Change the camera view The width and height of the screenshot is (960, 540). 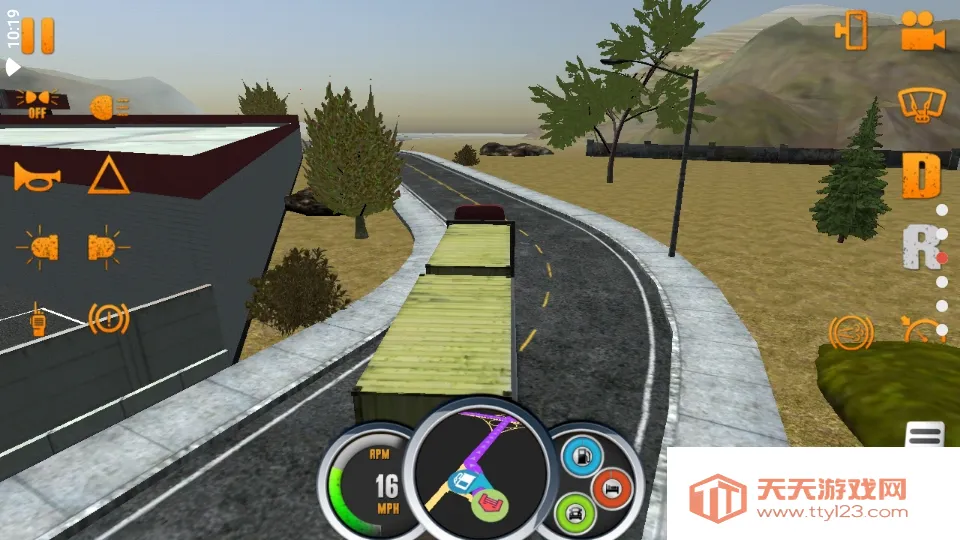[922, 31]
